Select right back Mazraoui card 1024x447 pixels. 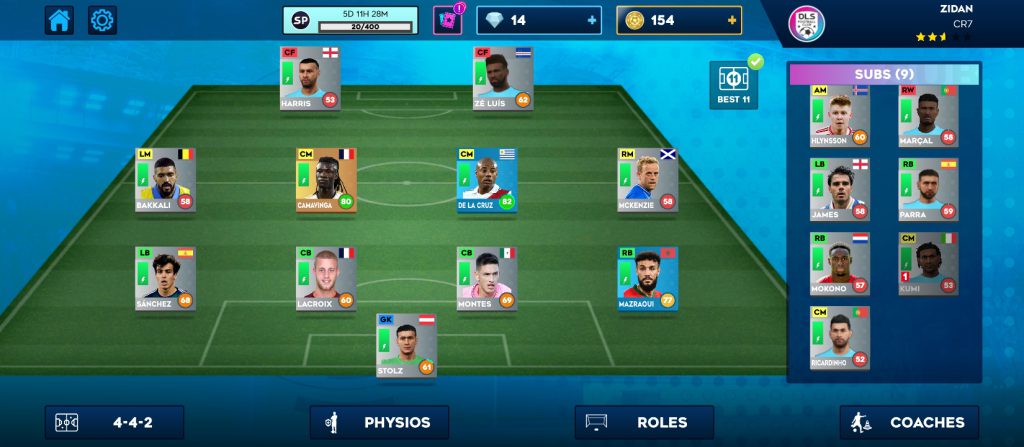(x=647, y=279)
